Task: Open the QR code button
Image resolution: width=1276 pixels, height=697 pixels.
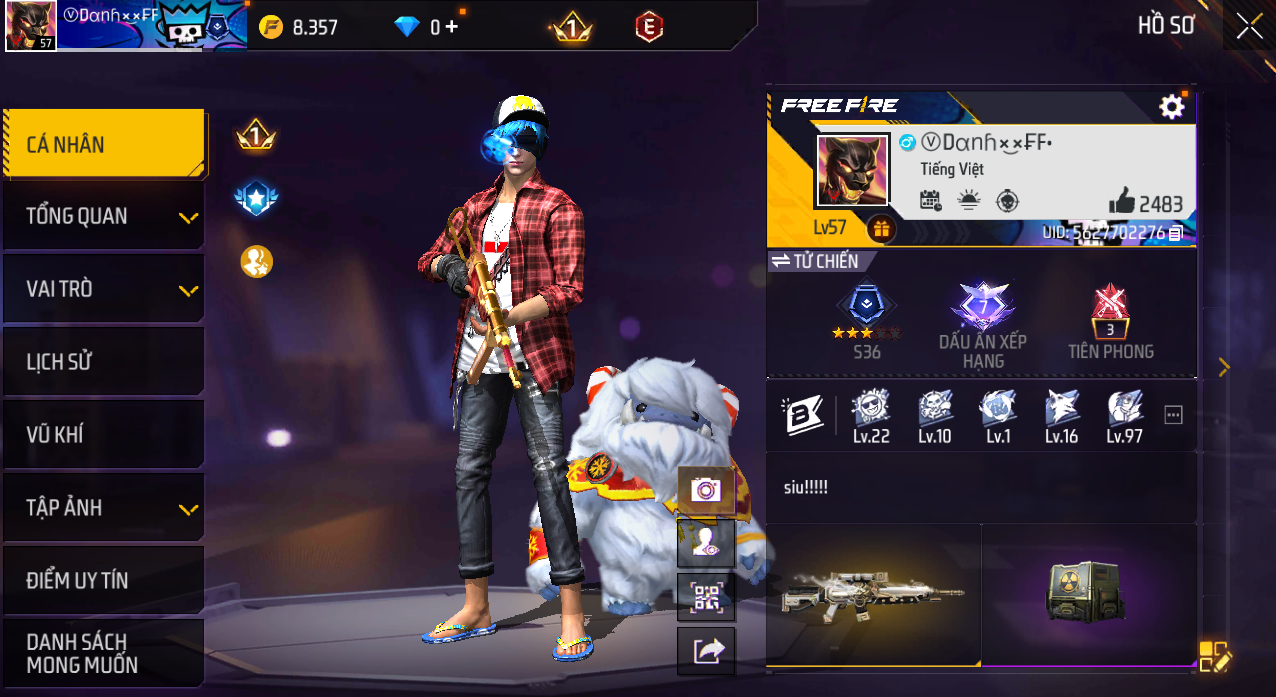Action: [706, 598]
